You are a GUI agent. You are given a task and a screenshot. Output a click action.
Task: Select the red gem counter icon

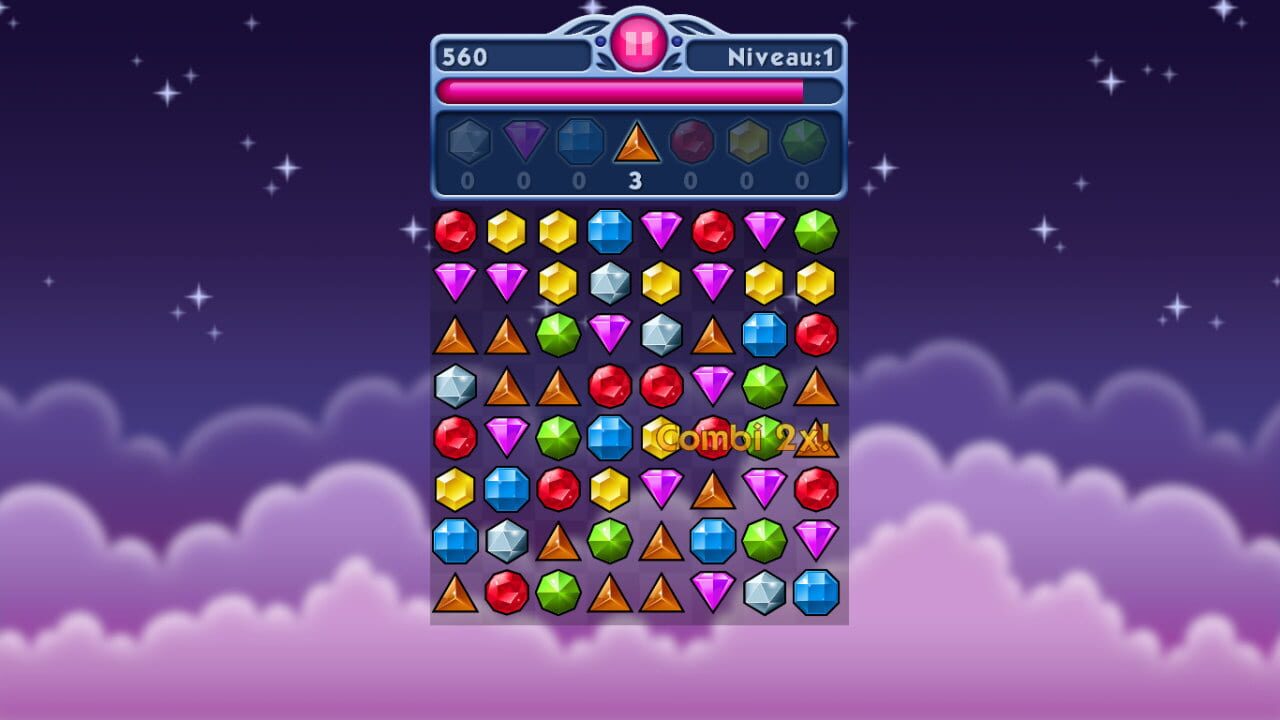693,142
